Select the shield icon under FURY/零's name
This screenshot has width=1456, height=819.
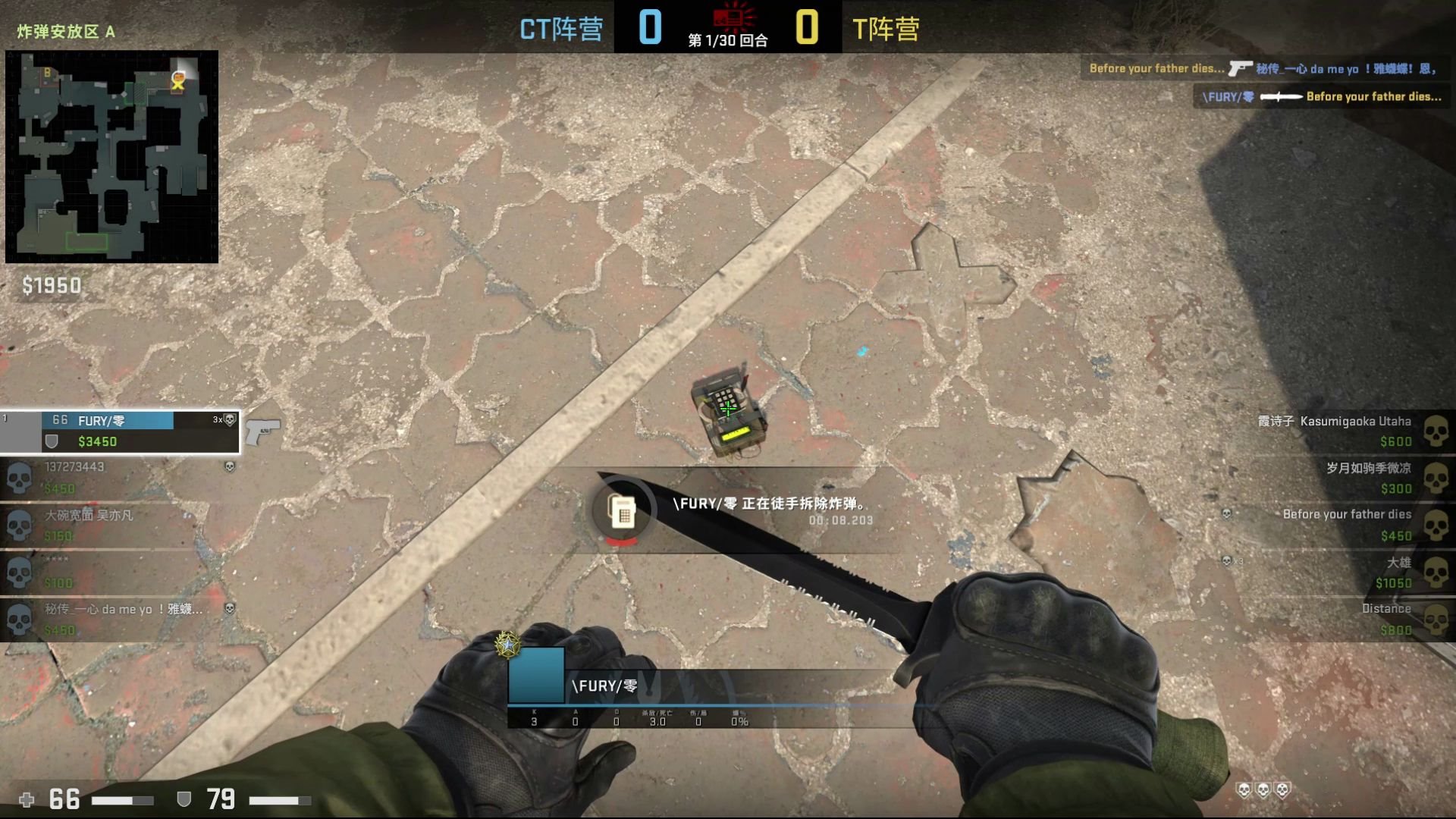pos(52,441)
